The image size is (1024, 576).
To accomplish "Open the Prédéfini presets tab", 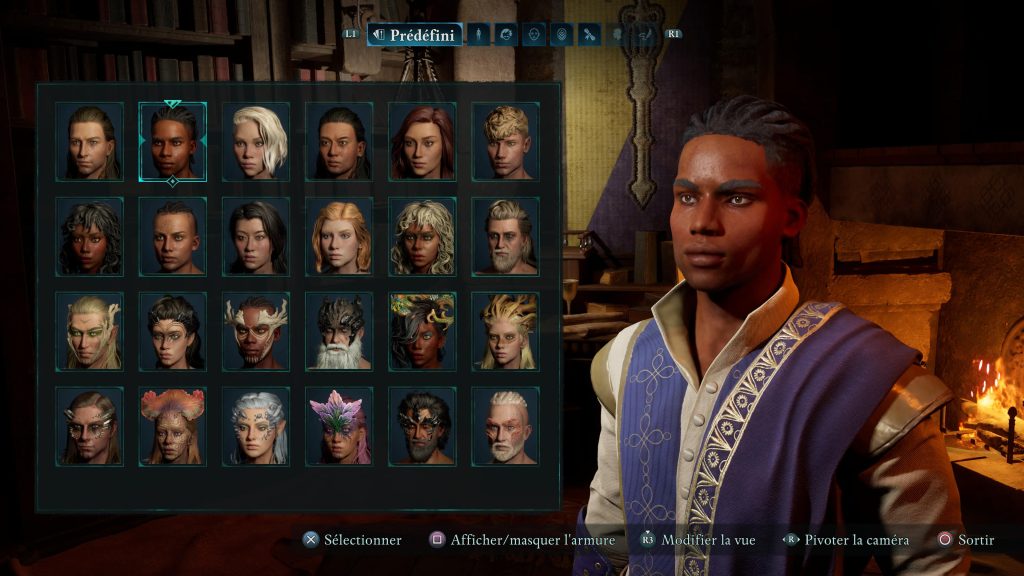I will [x=415, y=35].
